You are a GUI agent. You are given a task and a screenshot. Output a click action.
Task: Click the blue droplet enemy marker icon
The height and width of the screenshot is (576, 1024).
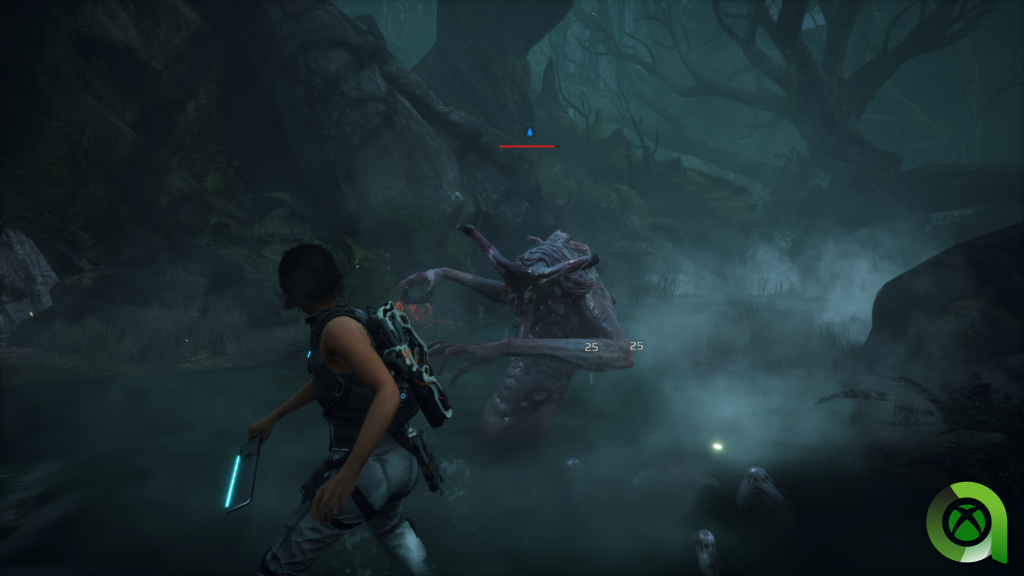pyautogui.click(x=530, y=132)
